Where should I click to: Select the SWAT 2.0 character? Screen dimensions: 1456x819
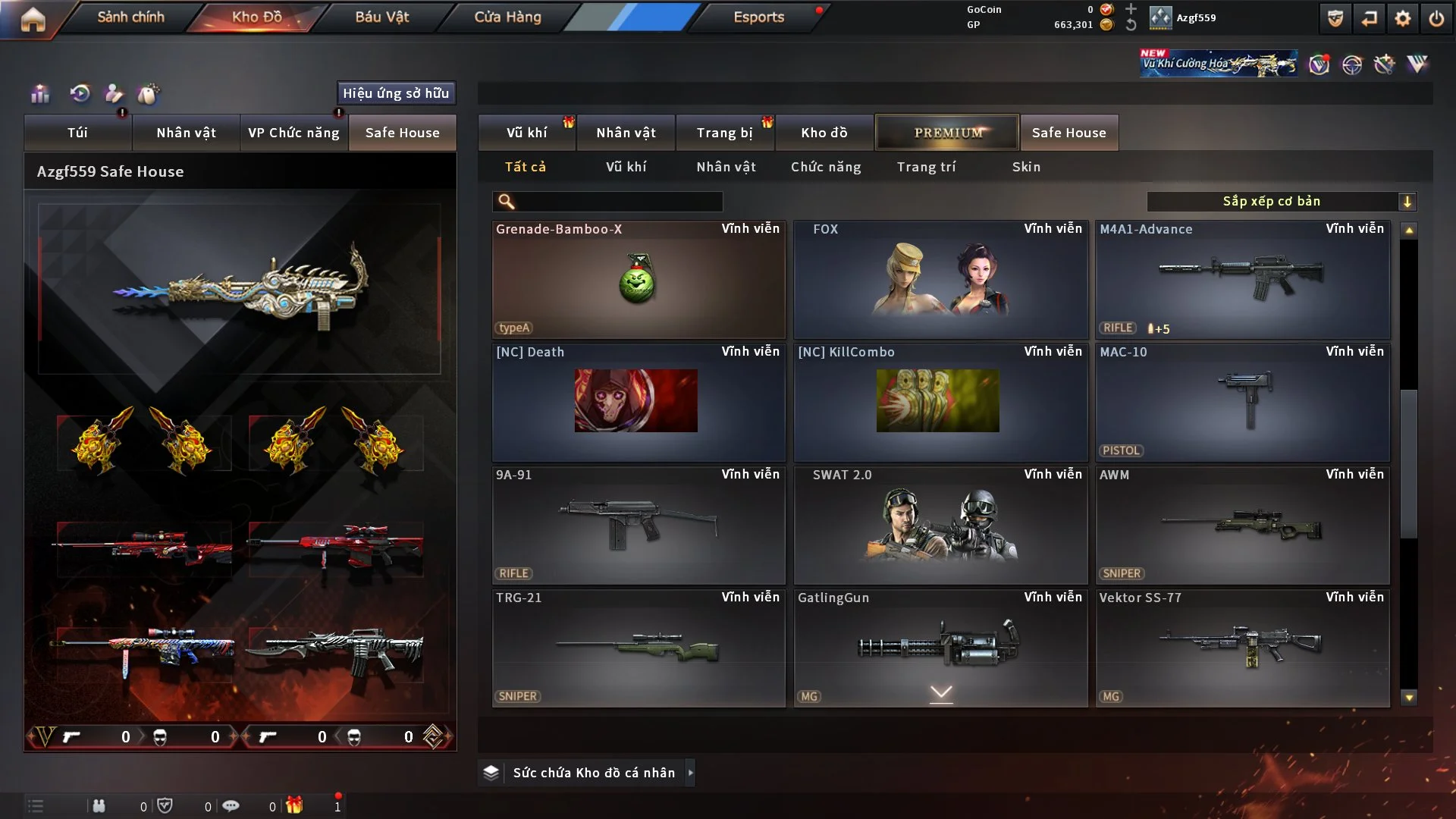[x=940, y=526]
